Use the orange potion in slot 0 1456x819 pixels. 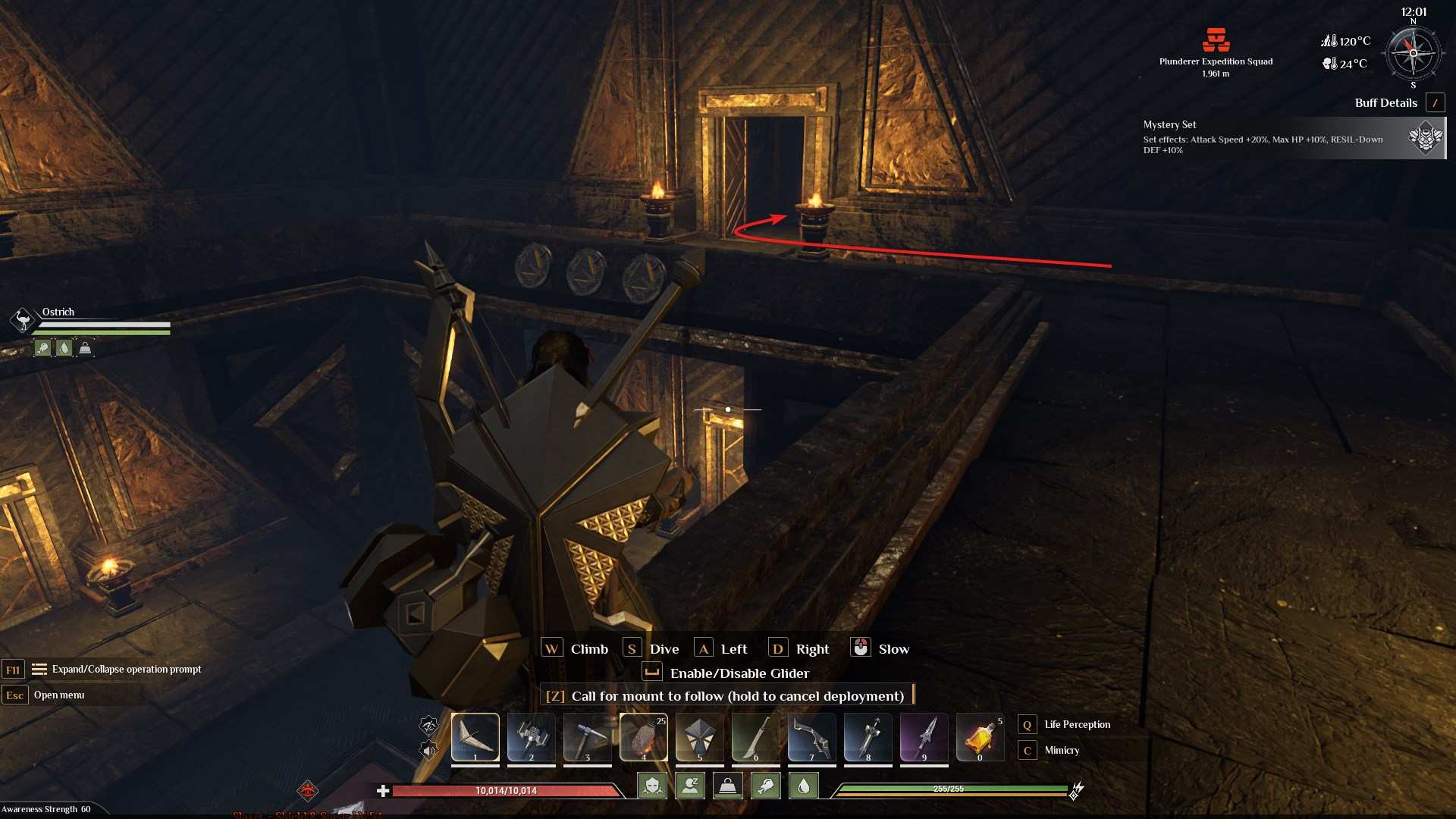pos(981,736)
